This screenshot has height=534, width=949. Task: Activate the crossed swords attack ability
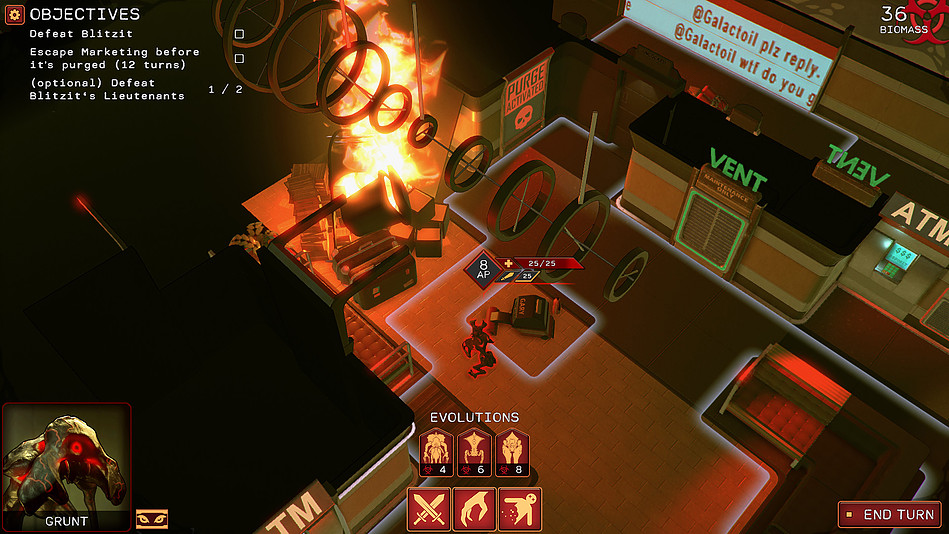(429, 509)
